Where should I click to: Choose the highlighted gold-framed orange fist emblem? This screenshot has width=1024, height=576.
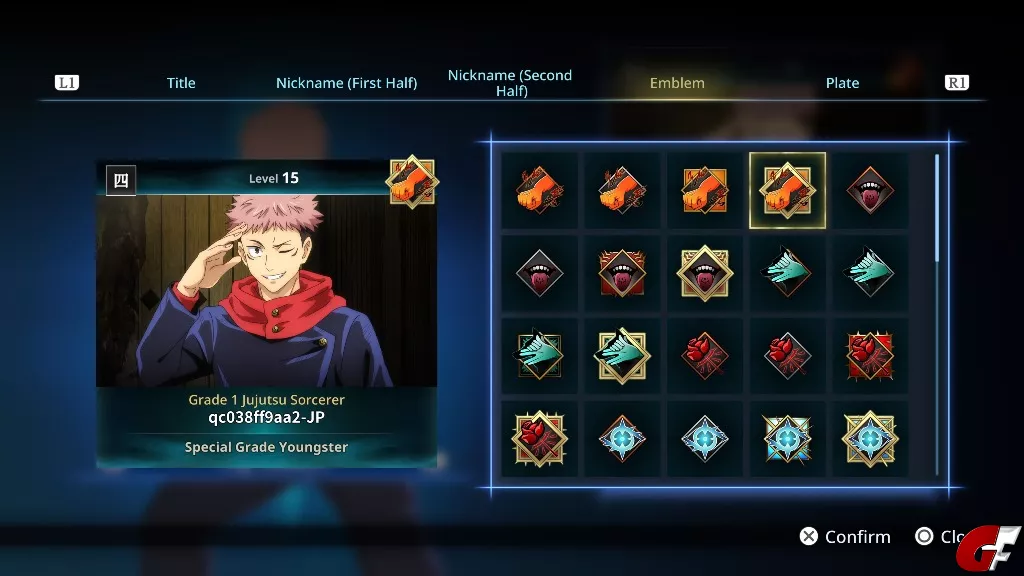[787, 190]
